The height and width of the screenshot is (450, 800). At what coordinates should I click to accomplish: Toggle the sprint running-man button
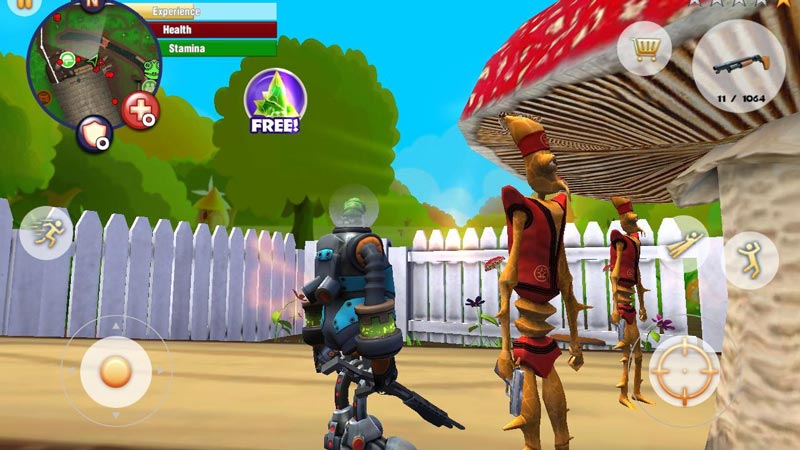point(45,233)
